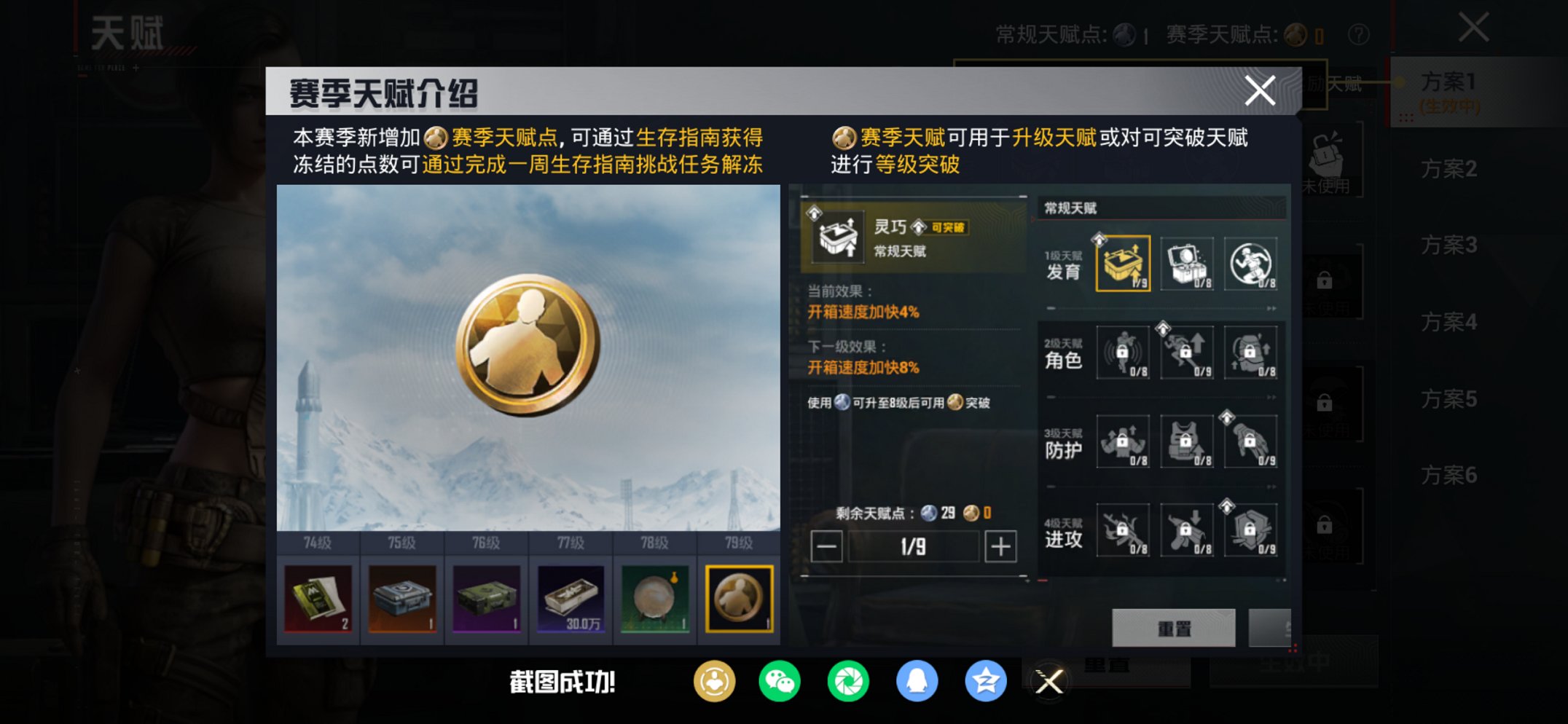
Task: Enable the shield talent in 进攻 row
Action: click(1250, 531)
